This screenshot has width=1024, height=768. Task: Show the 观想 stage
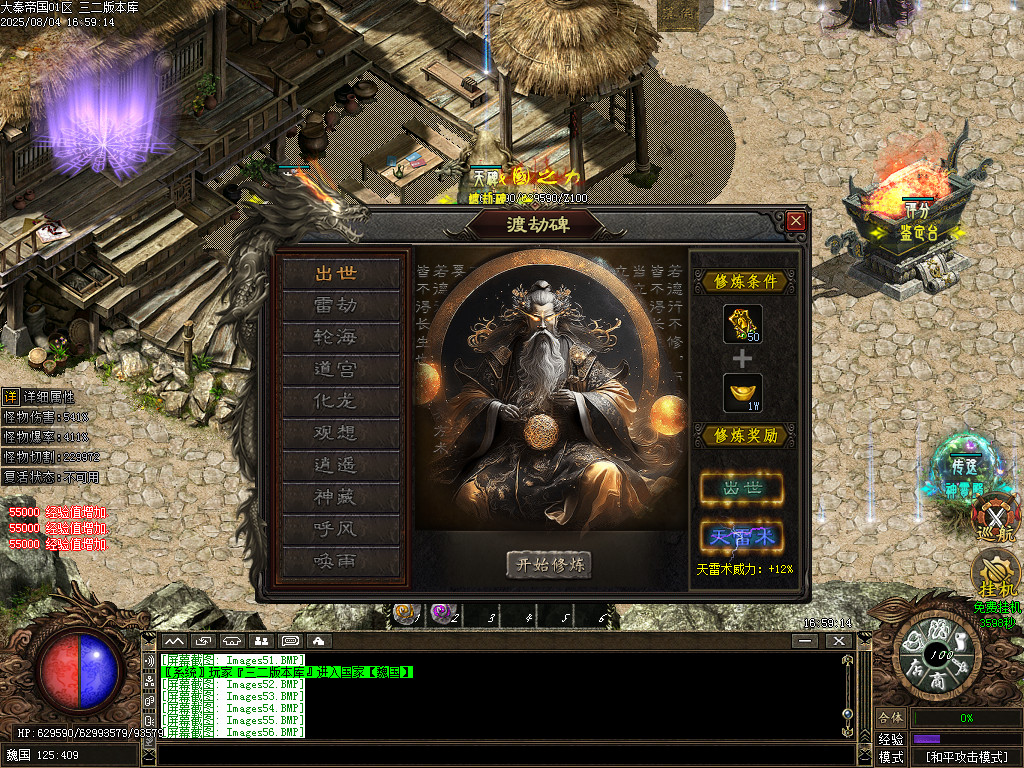336,433
